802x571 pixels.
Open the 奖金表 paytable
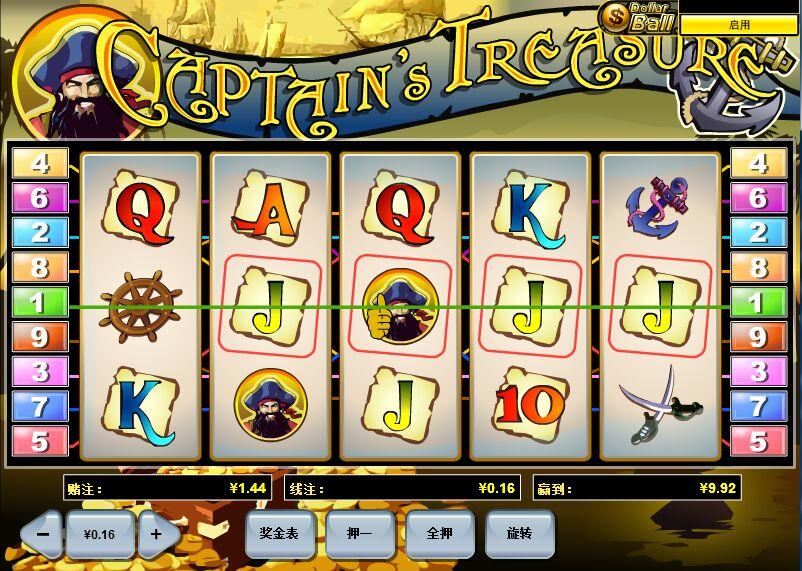[280, 533]
